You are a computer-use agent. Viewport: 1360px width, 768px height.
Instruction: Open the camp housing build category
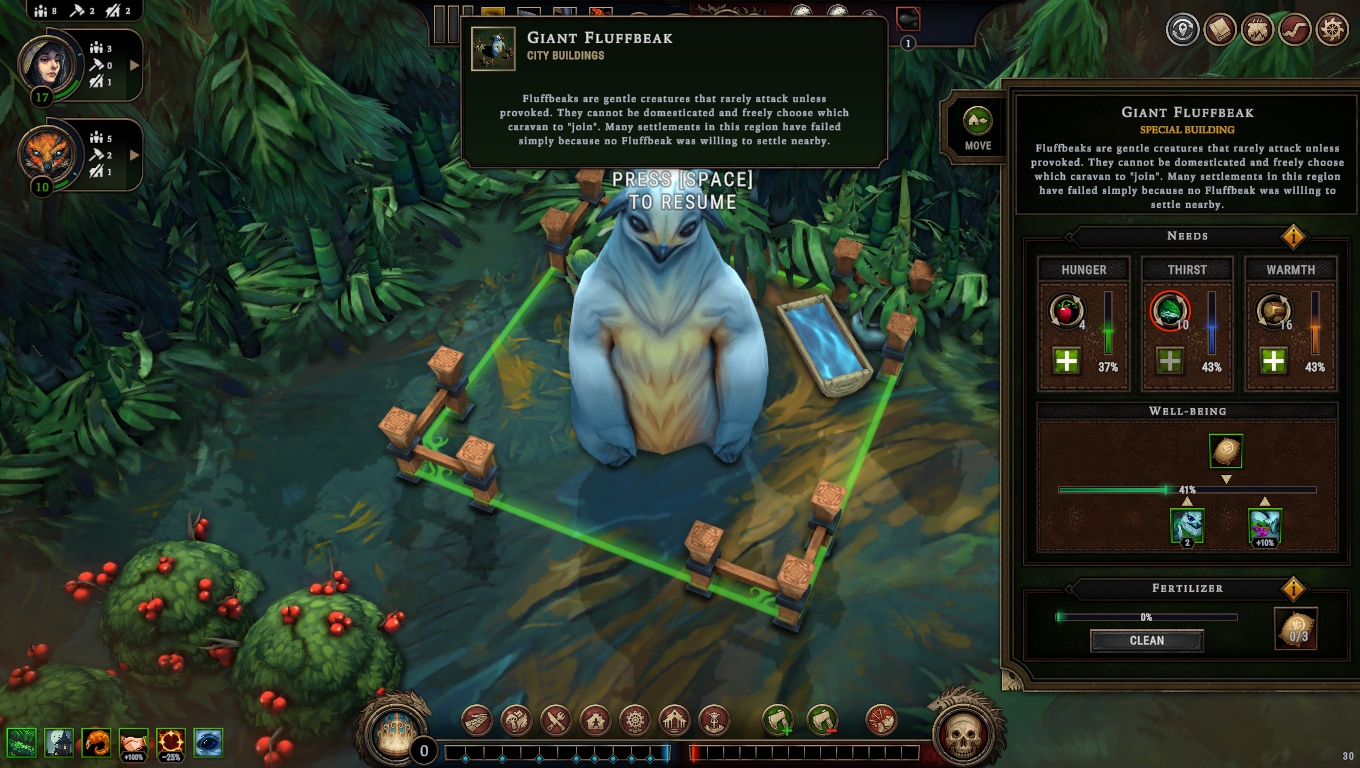pyautogui.click(x=596, y=720)
